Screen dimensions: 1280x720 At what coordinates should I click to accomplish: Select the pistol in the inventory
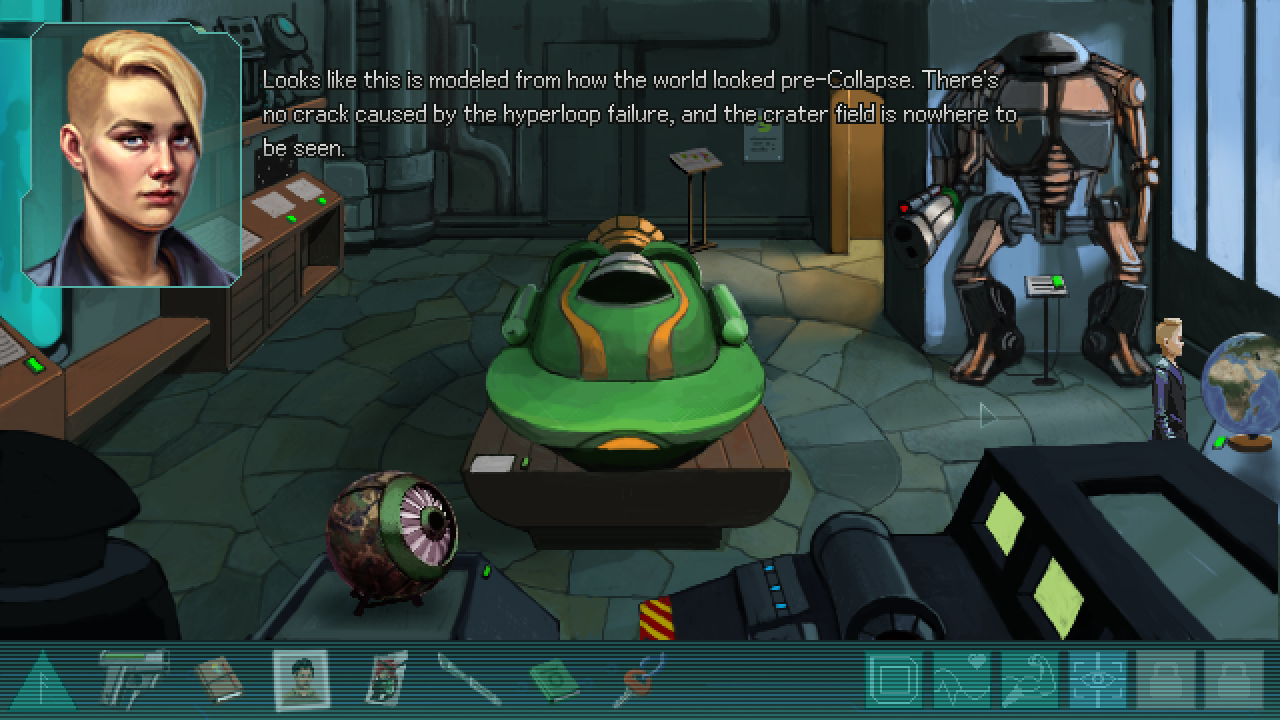(x=134, y=680)
